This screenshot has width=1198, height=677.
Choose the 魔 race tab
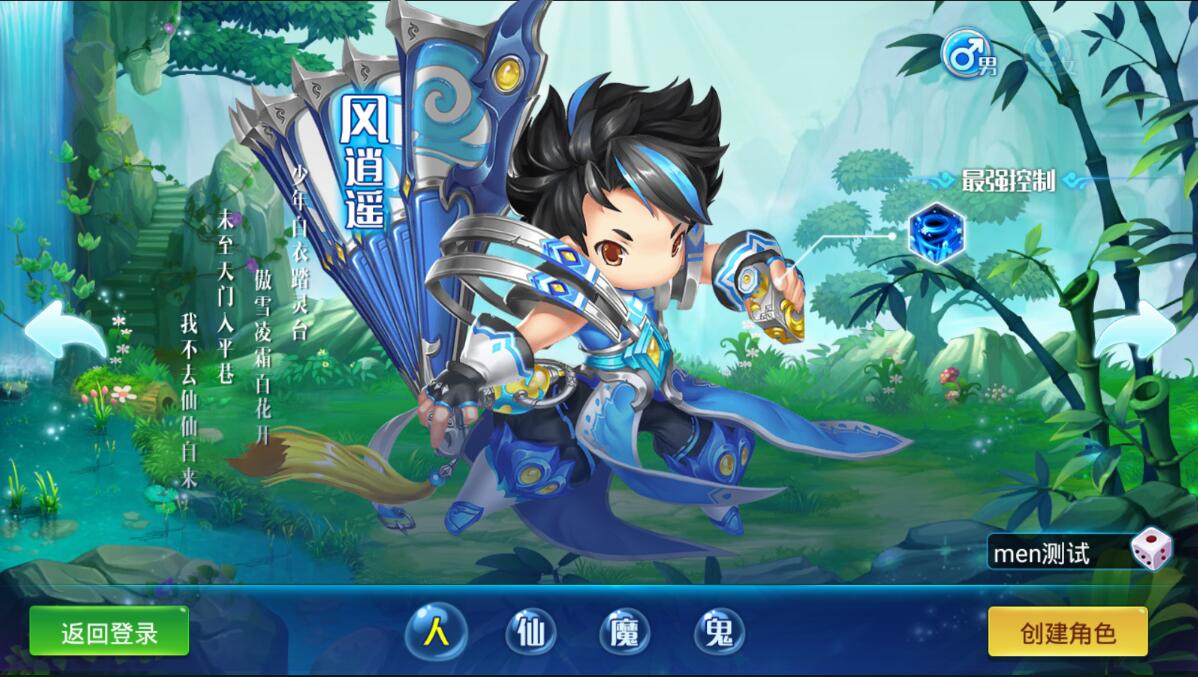624,632
